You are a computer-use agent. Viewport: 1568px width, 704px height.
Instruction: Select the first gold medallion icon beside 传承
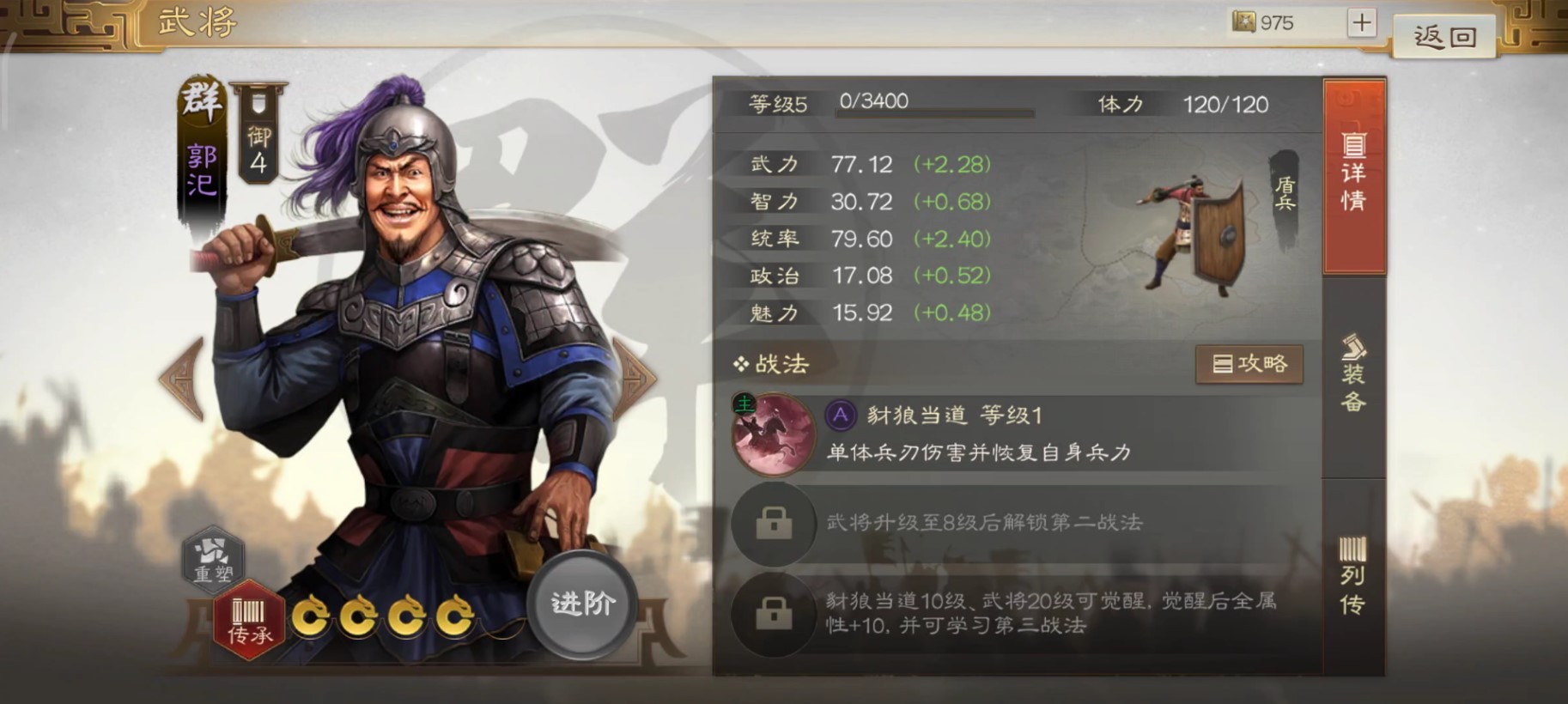tap(313, 616)
